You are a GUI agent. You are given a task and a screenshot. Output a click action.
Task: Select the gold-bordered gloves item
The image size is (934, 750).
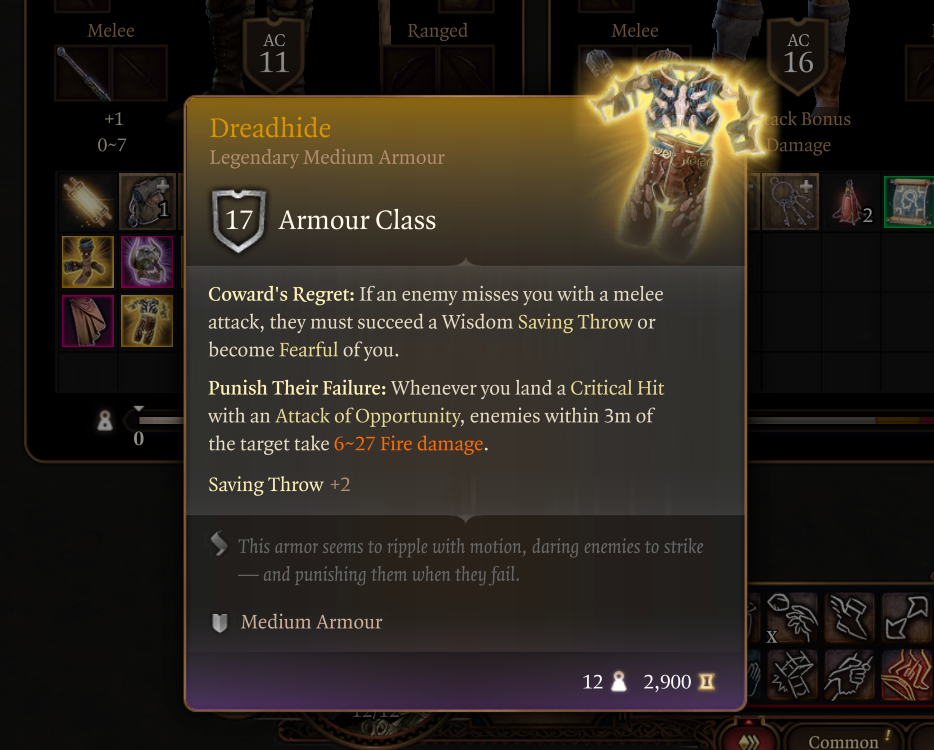(87, 262)
